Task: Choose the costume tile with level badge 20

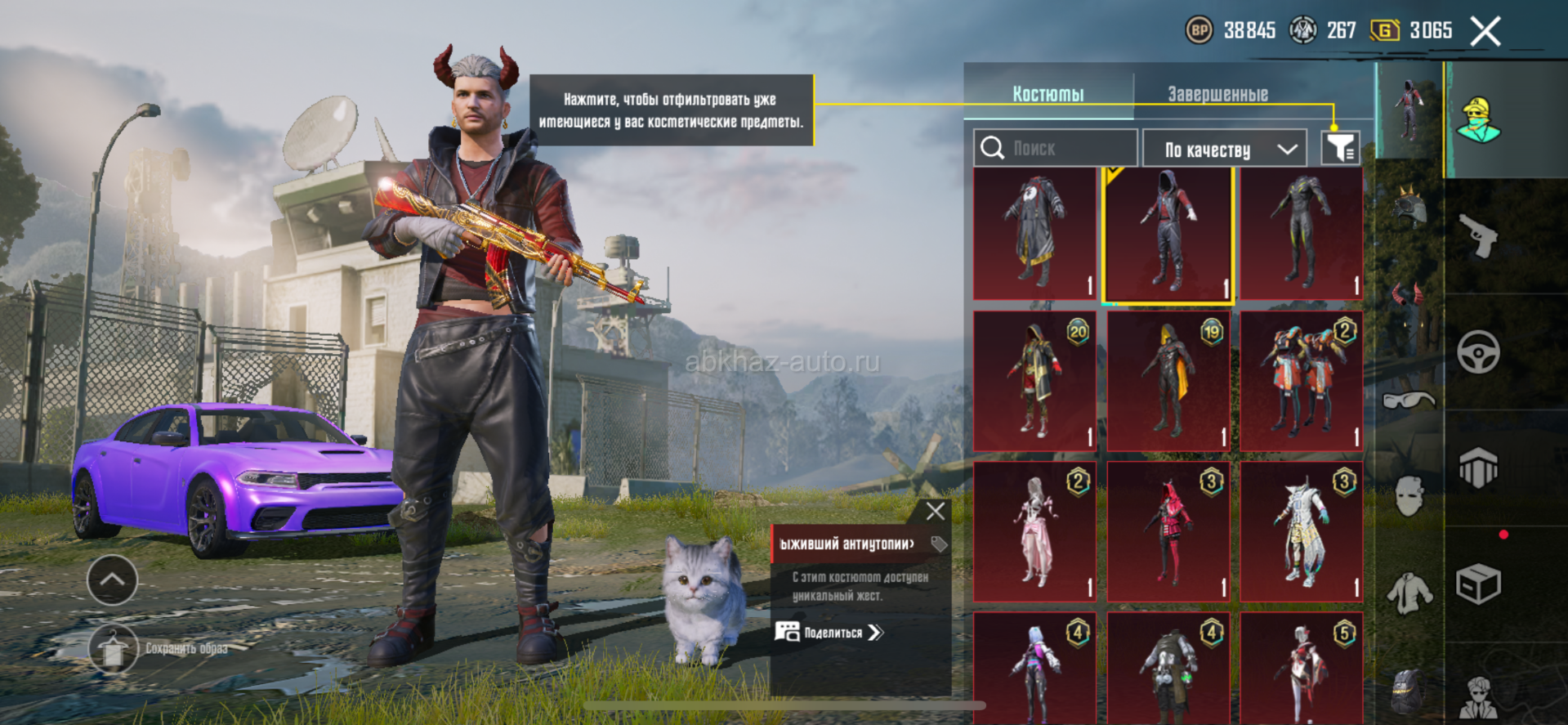Action: [1034, 380]
